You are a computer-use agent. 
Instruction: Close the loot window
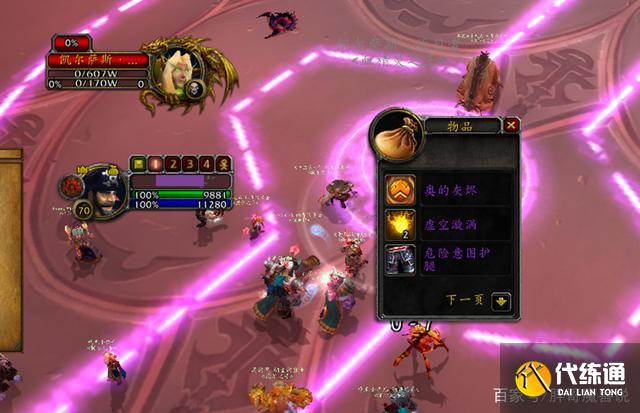(x=512, y=125)
